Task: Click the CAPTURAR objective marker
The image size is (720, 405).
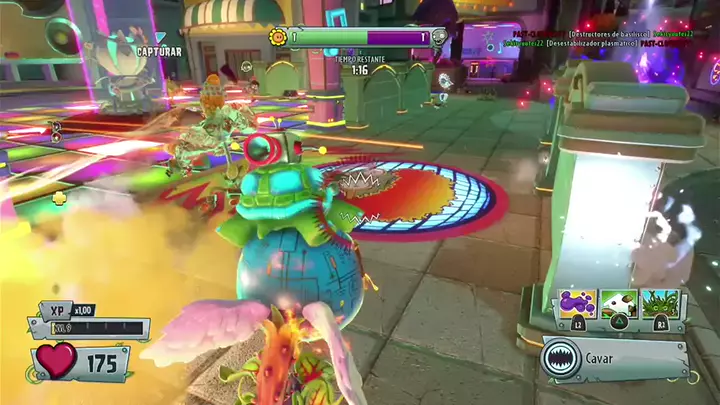Action: (x=160, y=51)
